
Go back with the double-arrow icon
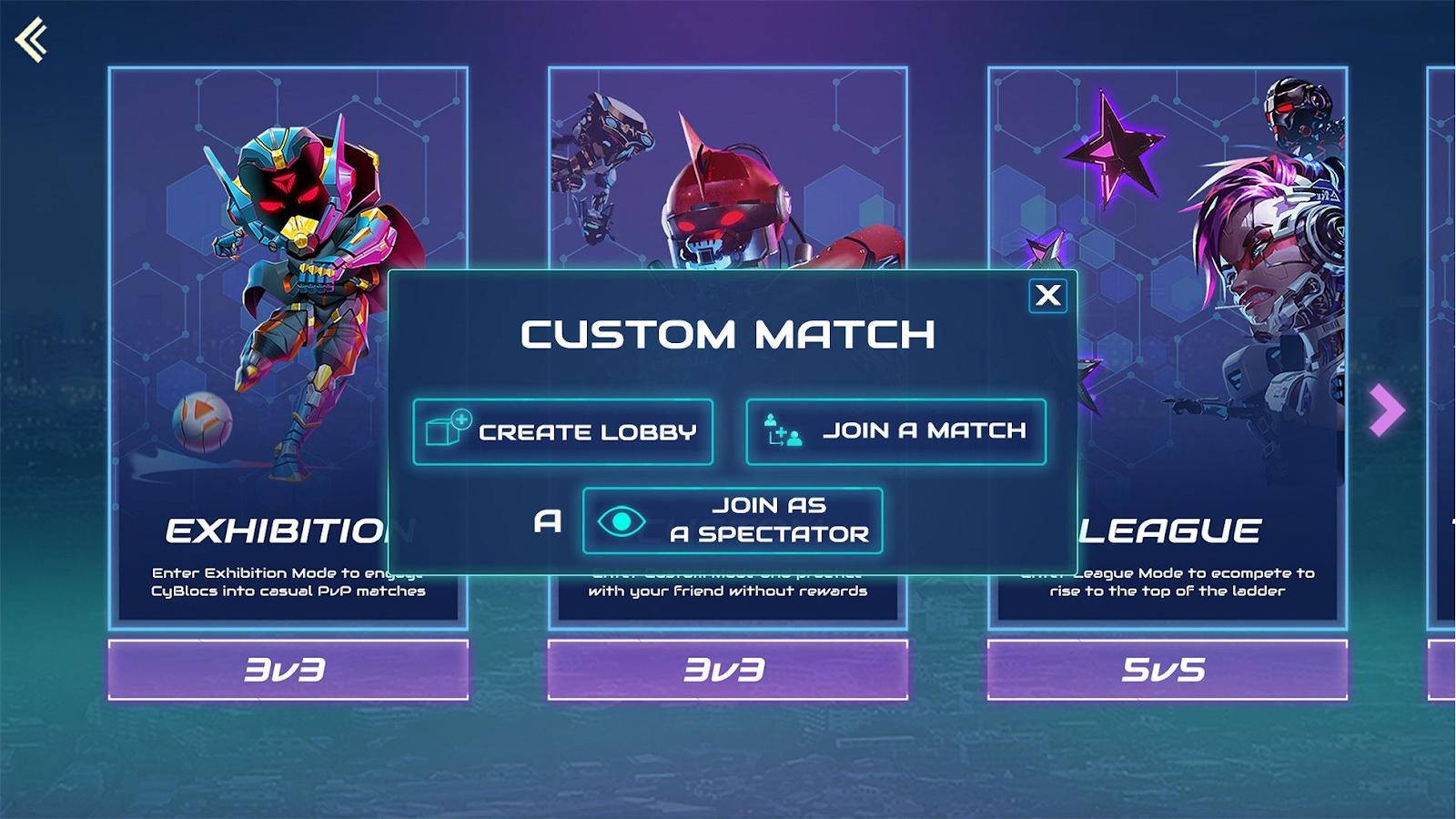tap(32, 40)
